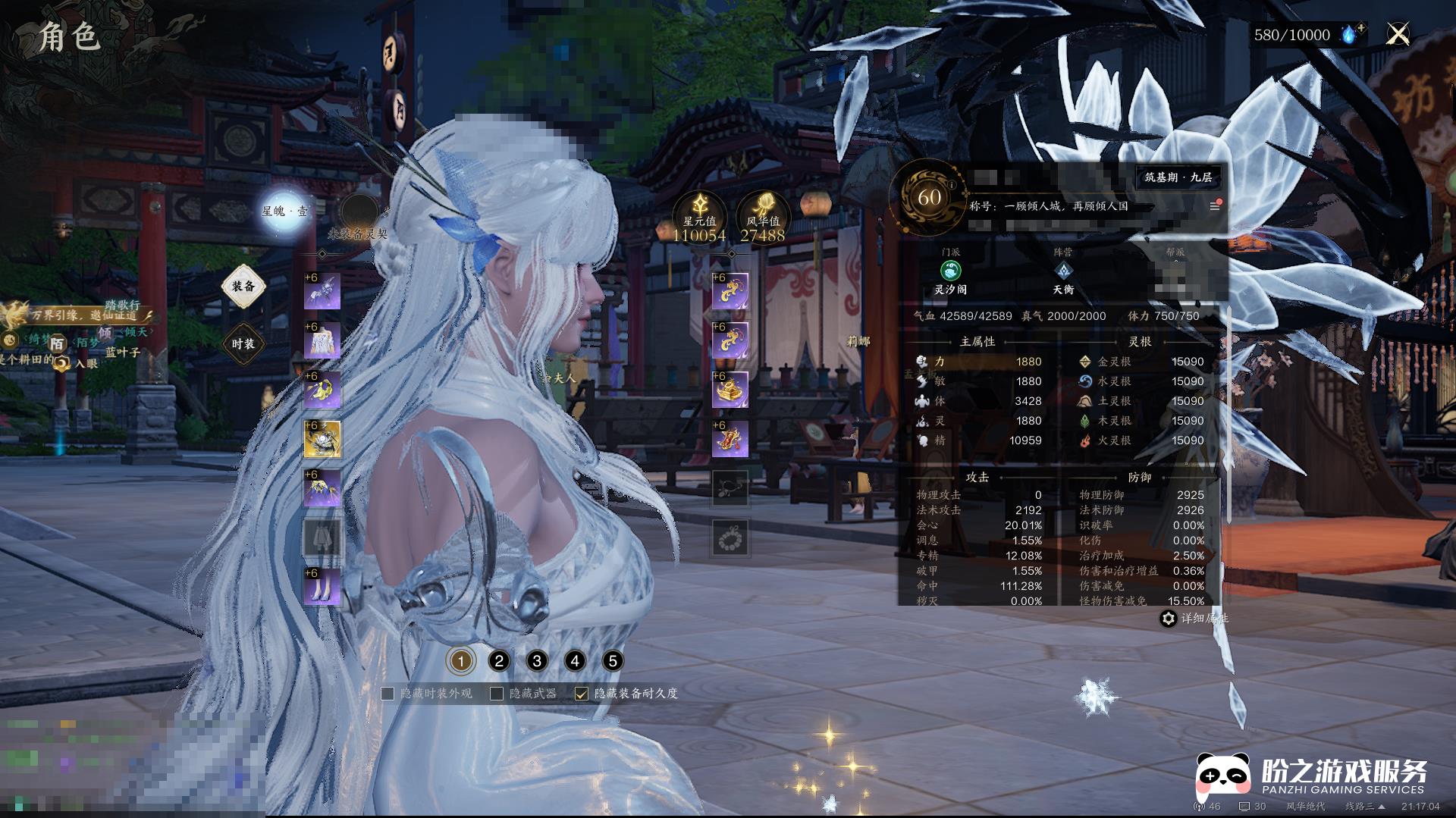Inspect the gold-bordered +6 equipment slot
This screenshot has width=1456, height=818.
[x=322, y=440]
